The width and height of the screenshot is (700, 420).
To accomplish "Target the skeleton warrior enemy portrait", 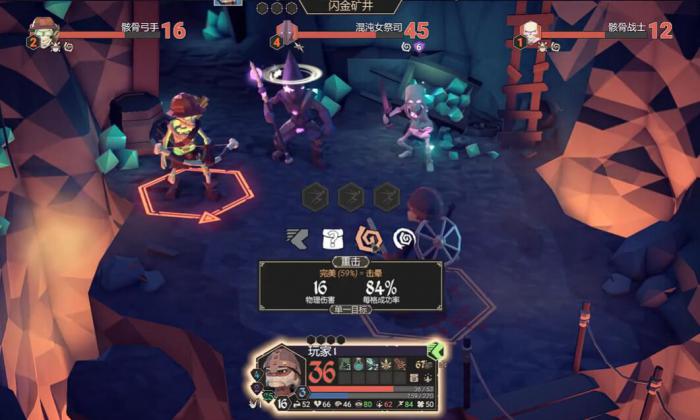I will [530, 32].
